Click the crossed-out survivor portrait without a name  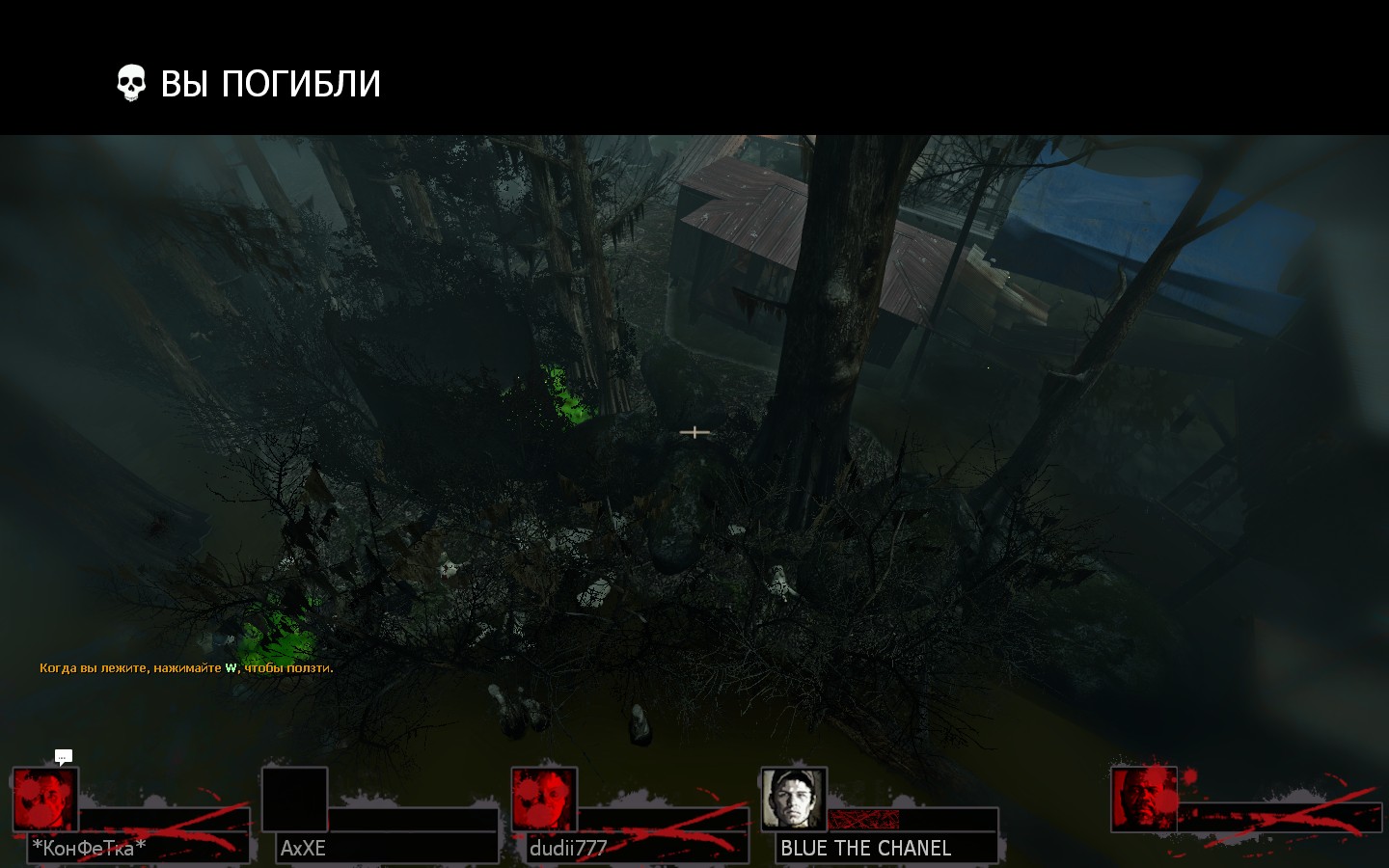click(x=1144, y=799)
